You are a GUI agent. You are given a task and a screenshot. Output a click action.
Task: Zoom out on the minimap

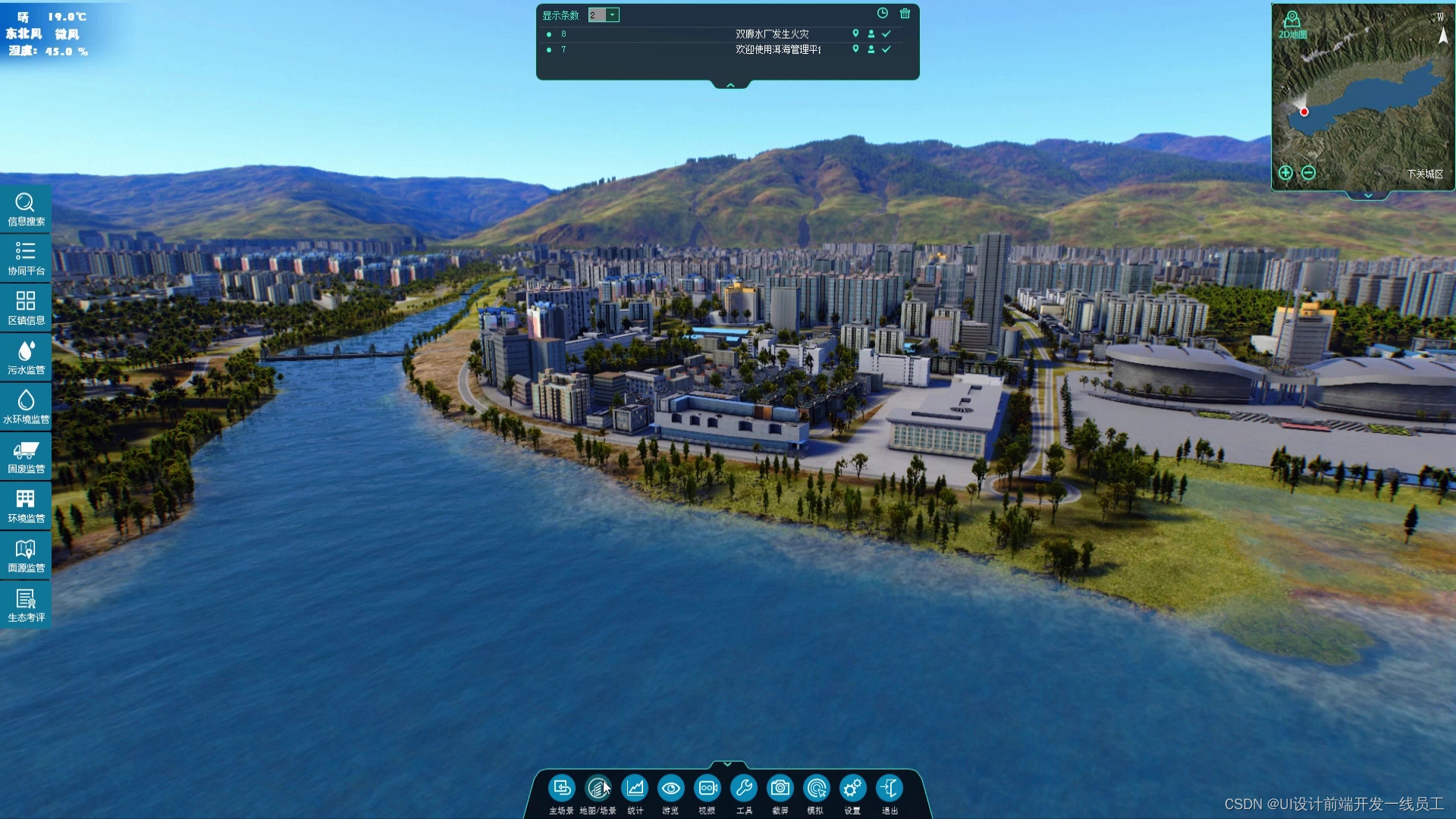coord(1308,173)
